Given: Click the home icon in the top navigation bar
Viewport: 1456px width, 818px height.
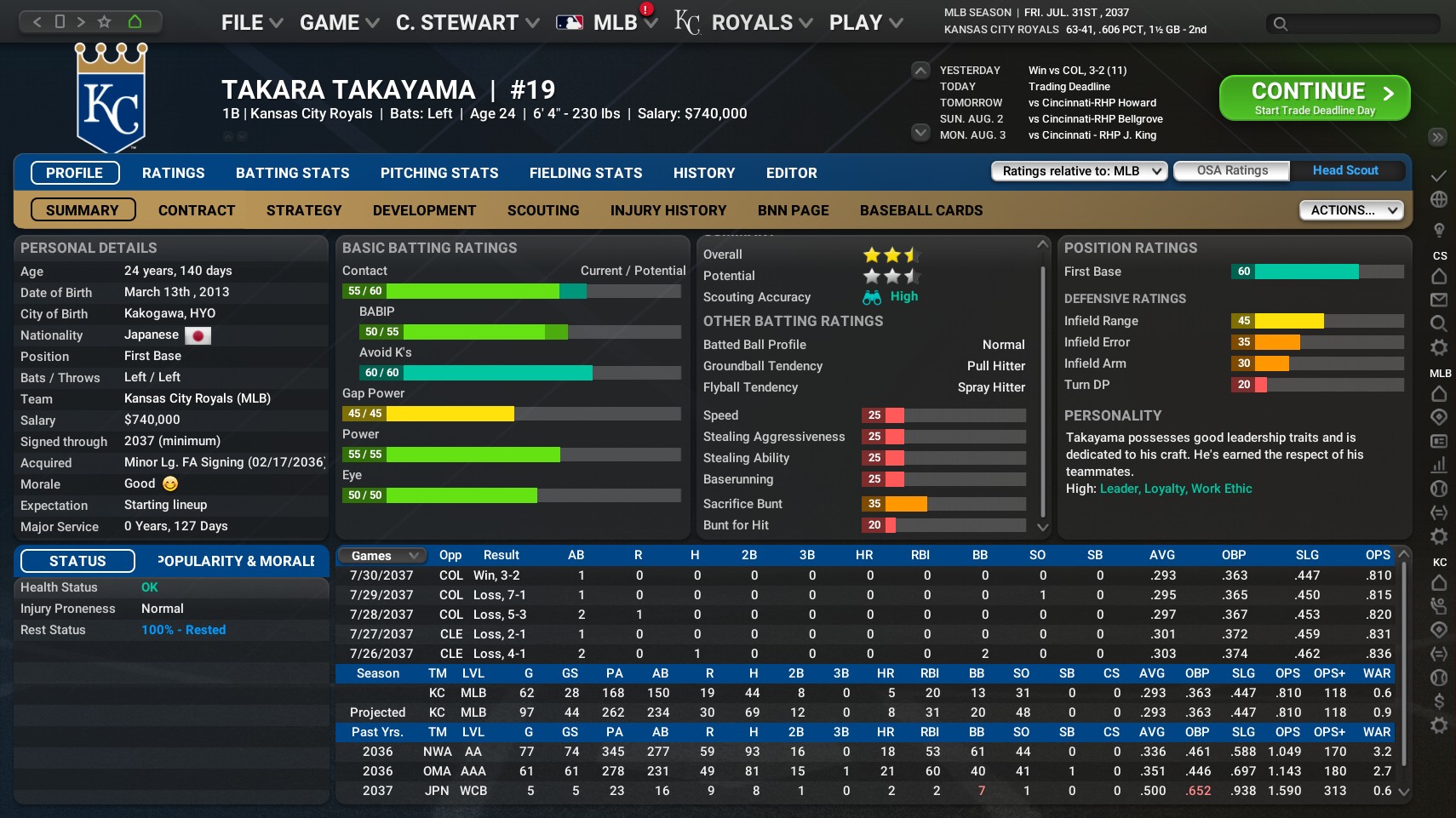Looking at the screenshot, I should click(134, 23).
